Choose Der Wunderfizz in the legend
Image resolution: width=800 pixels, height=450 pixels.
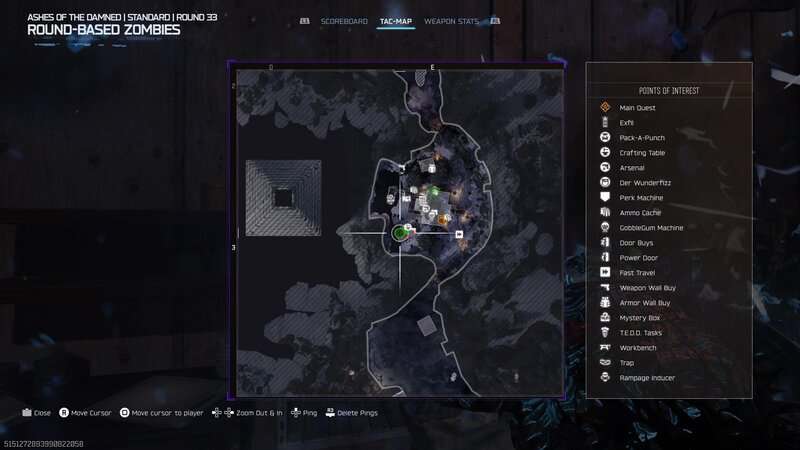click(644, 182)
